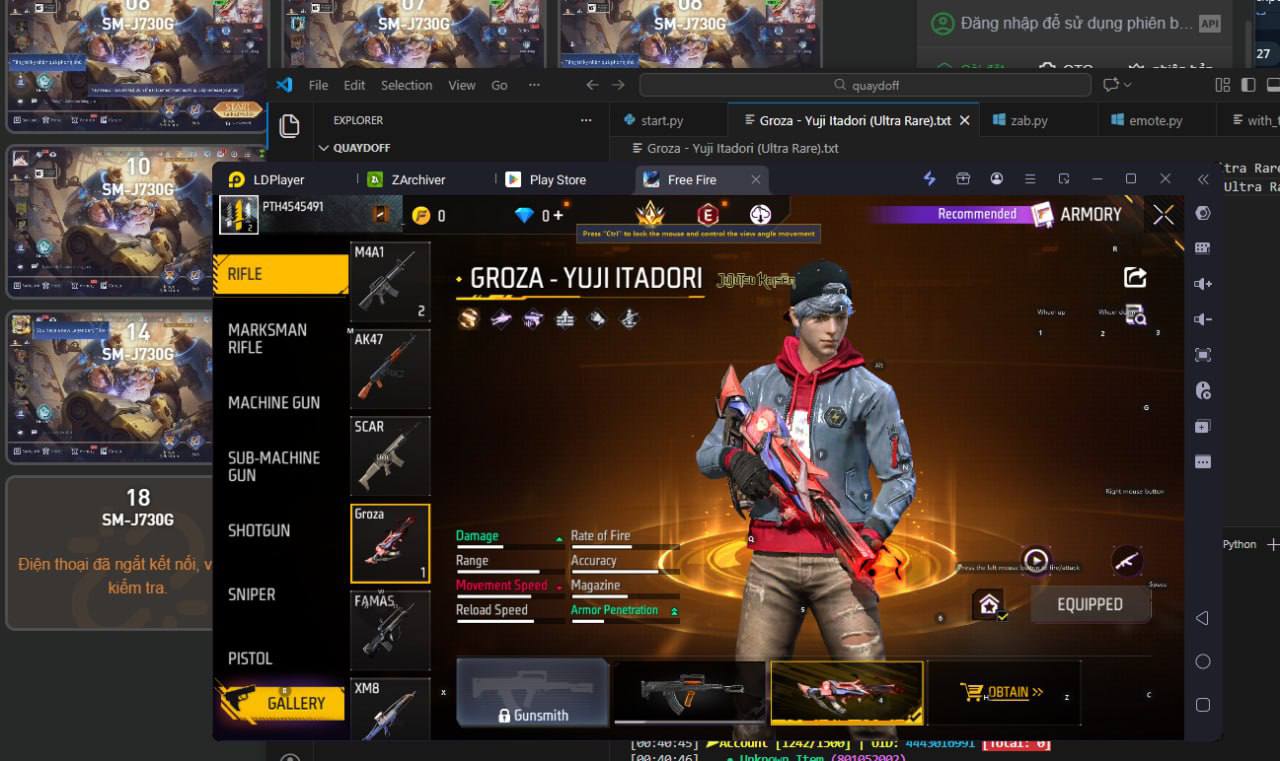Switch to the Sniper category
Viewport: 1280px width, 761px height.
click(x=252, y=595)
